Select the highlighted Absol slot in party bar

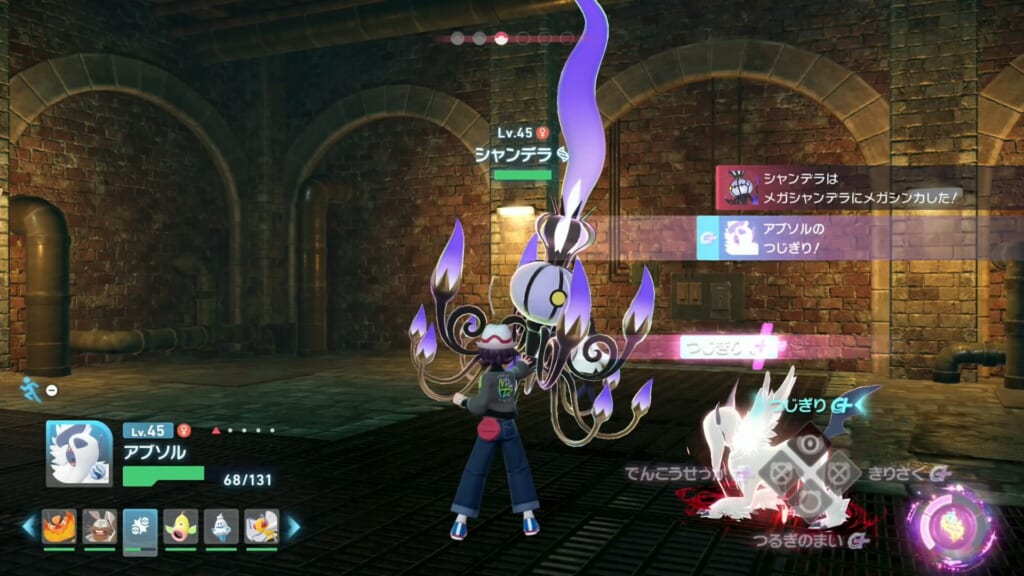[140, 528]
